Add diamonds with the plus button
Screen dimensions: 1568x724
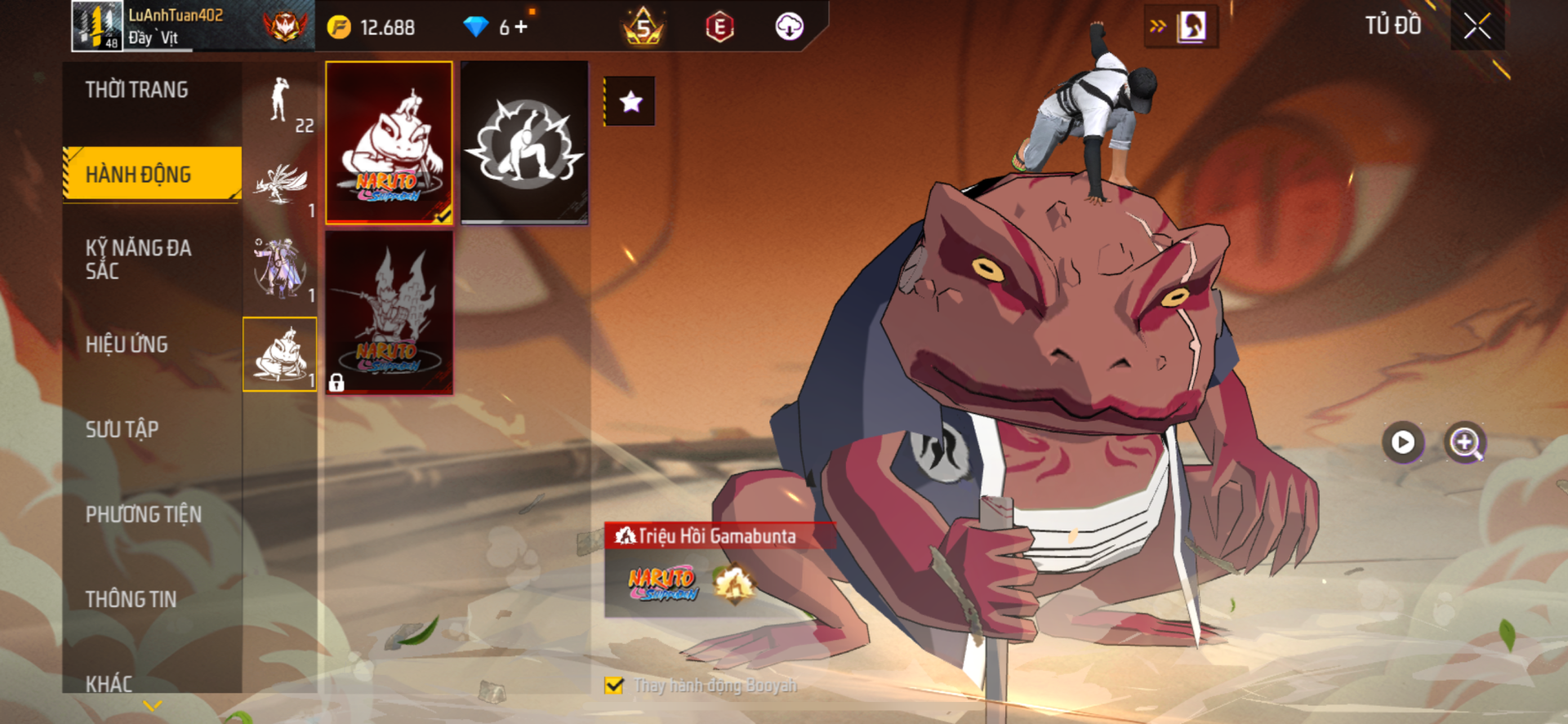(521, 27)
